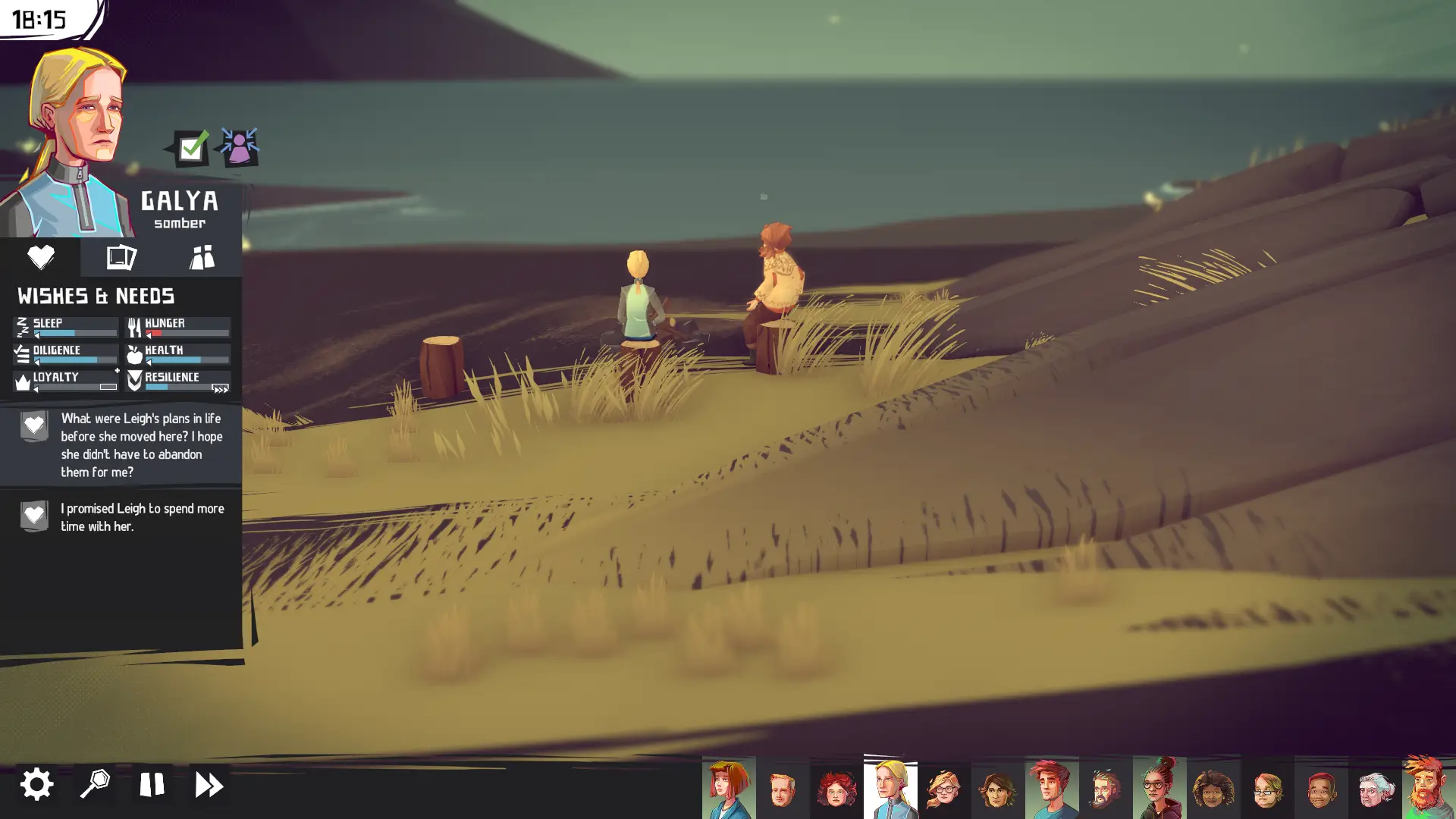Image resolution: width=1456 pixels, height=819 pixels.
Task: Switch to the two-people relationships tab
Action: point(202,257)
